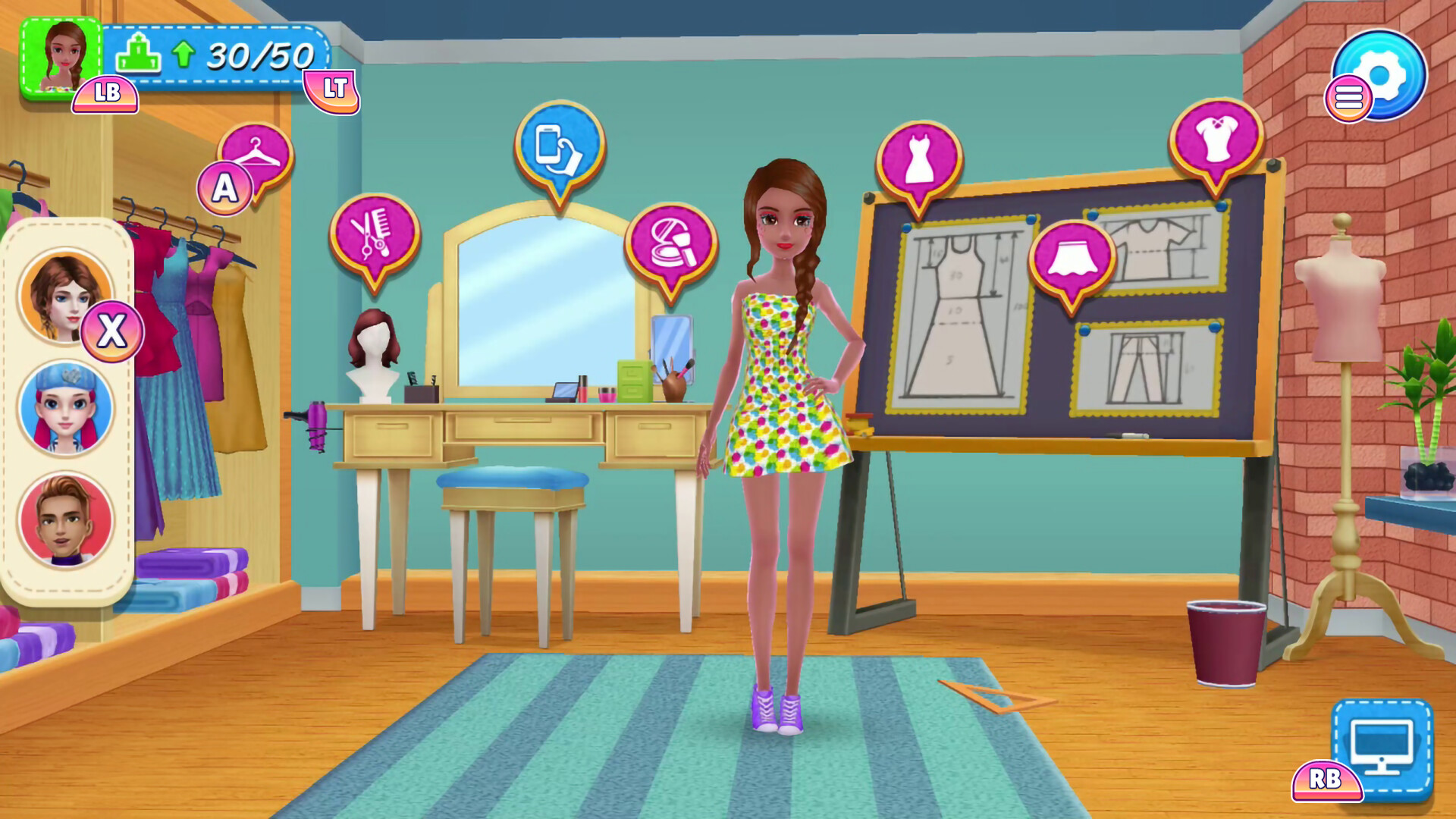Toggle the menu lines under the gear

tap(1349, 98)
